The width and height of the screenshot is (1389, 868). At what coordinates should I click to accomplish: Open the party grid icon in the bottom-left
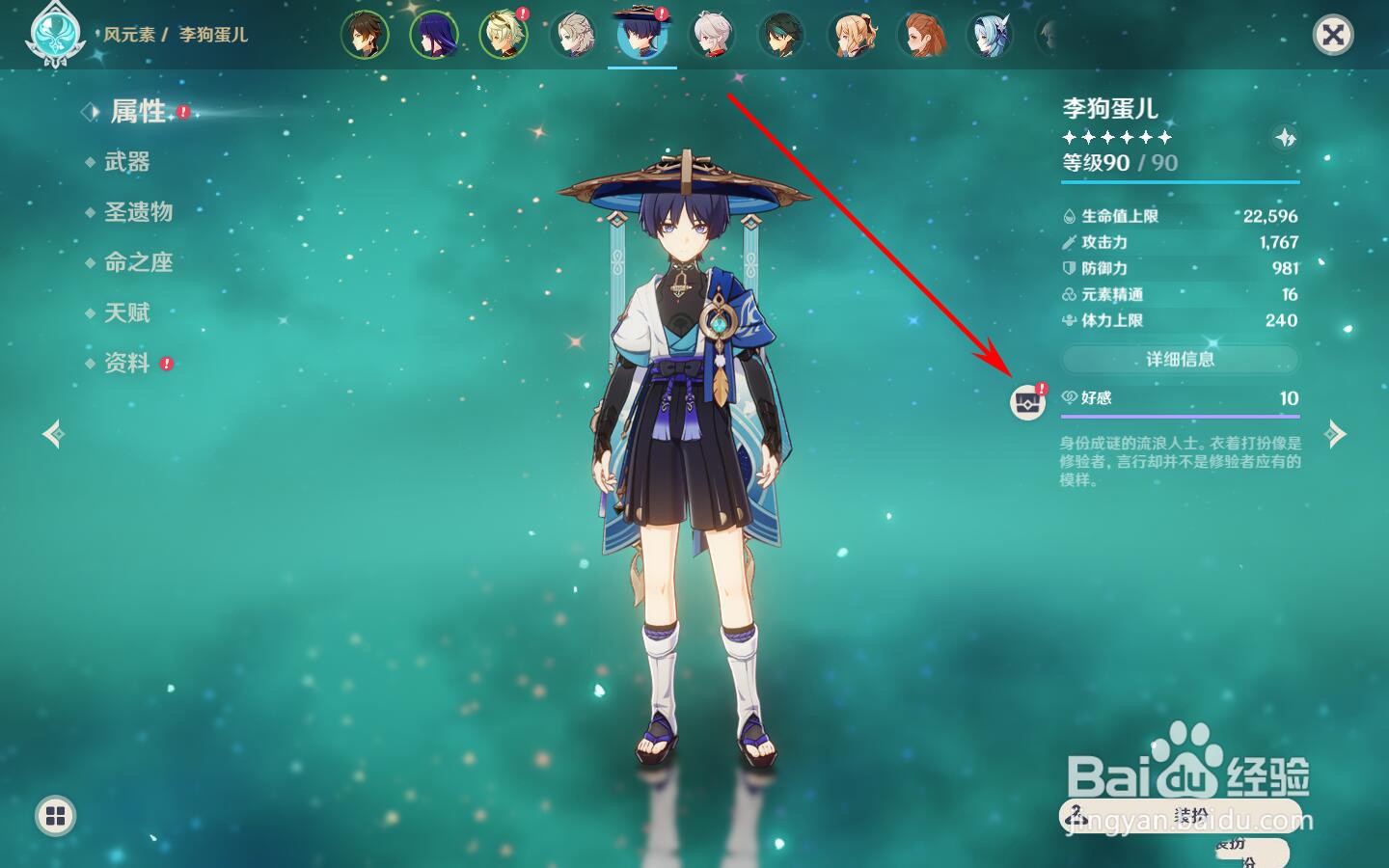pyautogui.click(x=55, y=815)
